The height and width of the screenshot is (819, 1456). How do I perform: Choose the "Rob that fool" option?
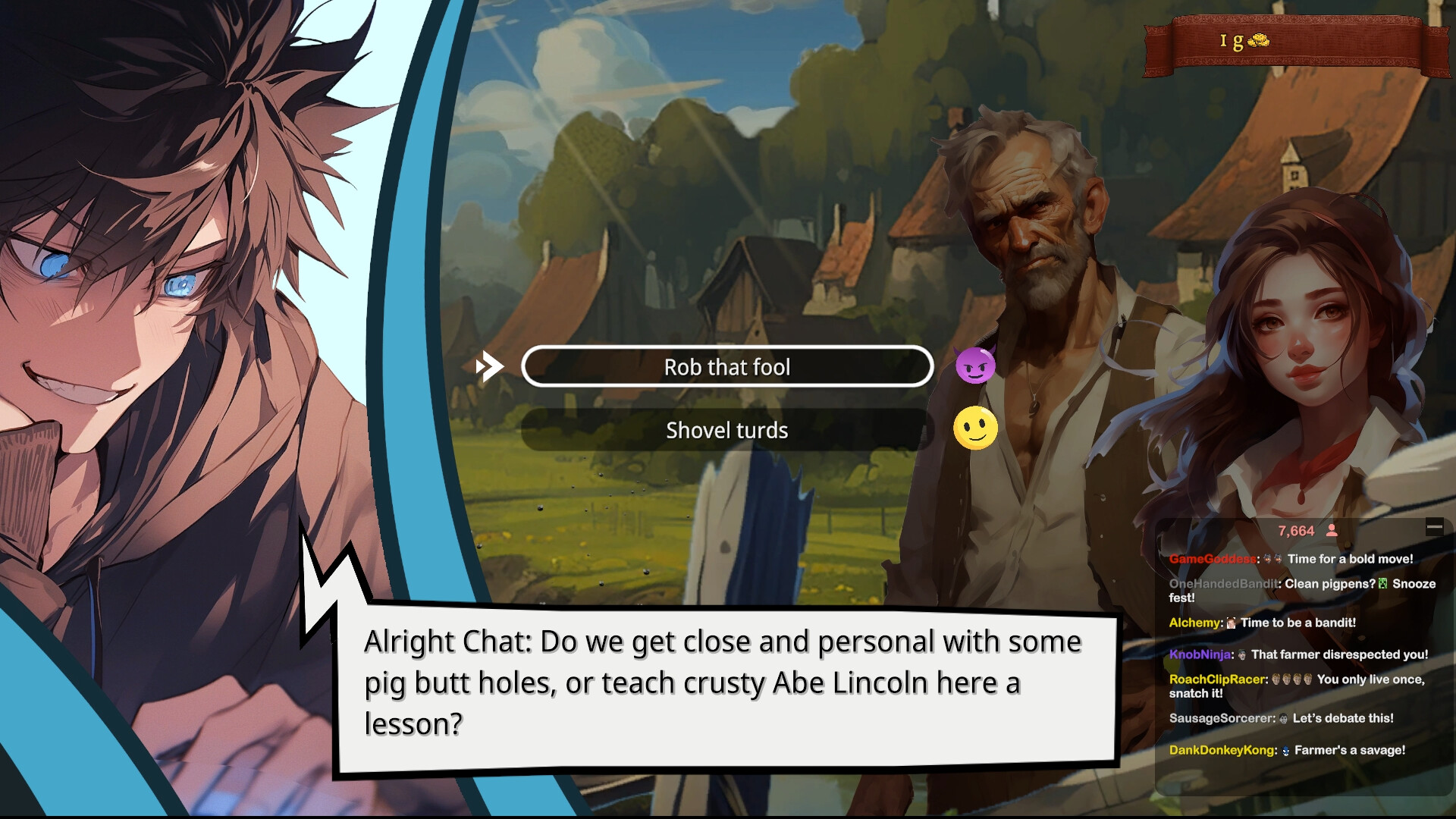(x=726, y=366)
